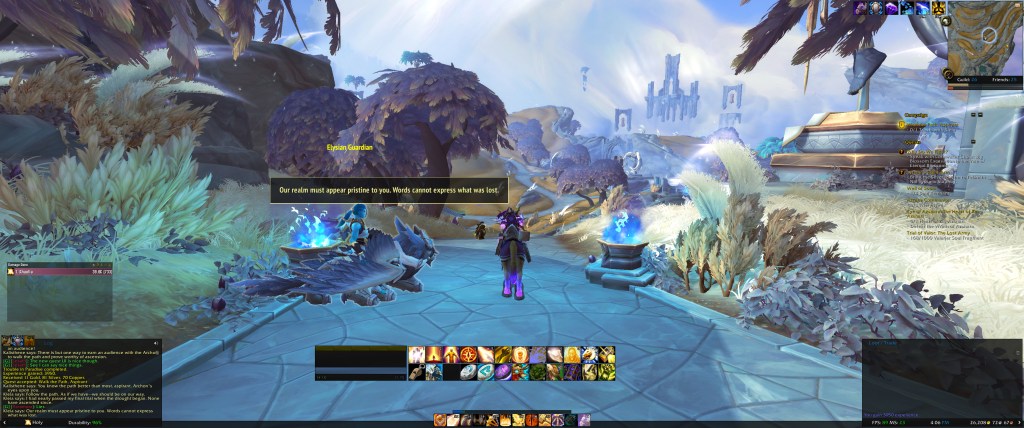The height and width of the screenshot is (428, 1024).
Task: Click the dark panel left of the action bars
Action: pyautogui.click(x=360, y=362)
